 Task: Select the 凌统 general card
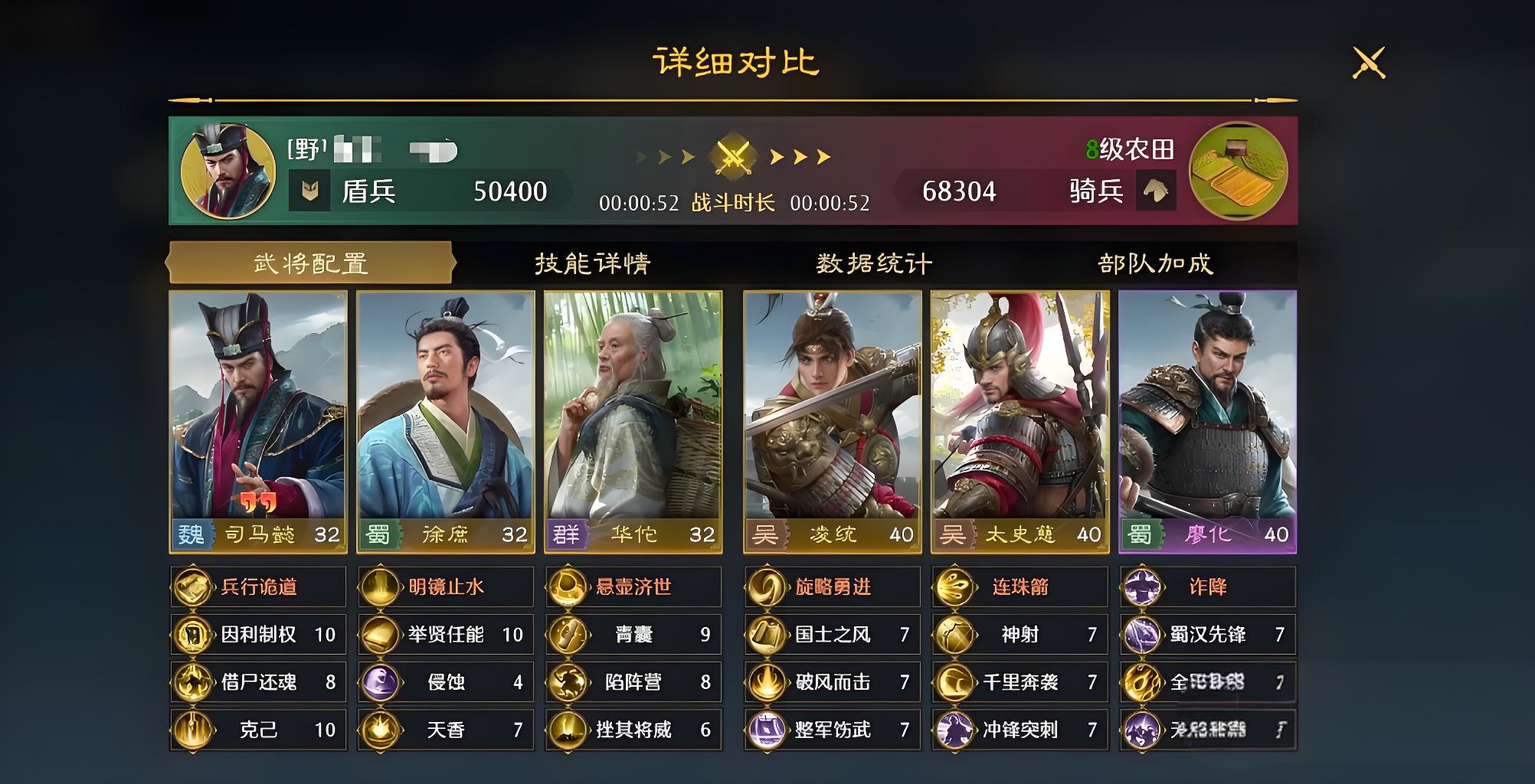(x=833, y=421)
